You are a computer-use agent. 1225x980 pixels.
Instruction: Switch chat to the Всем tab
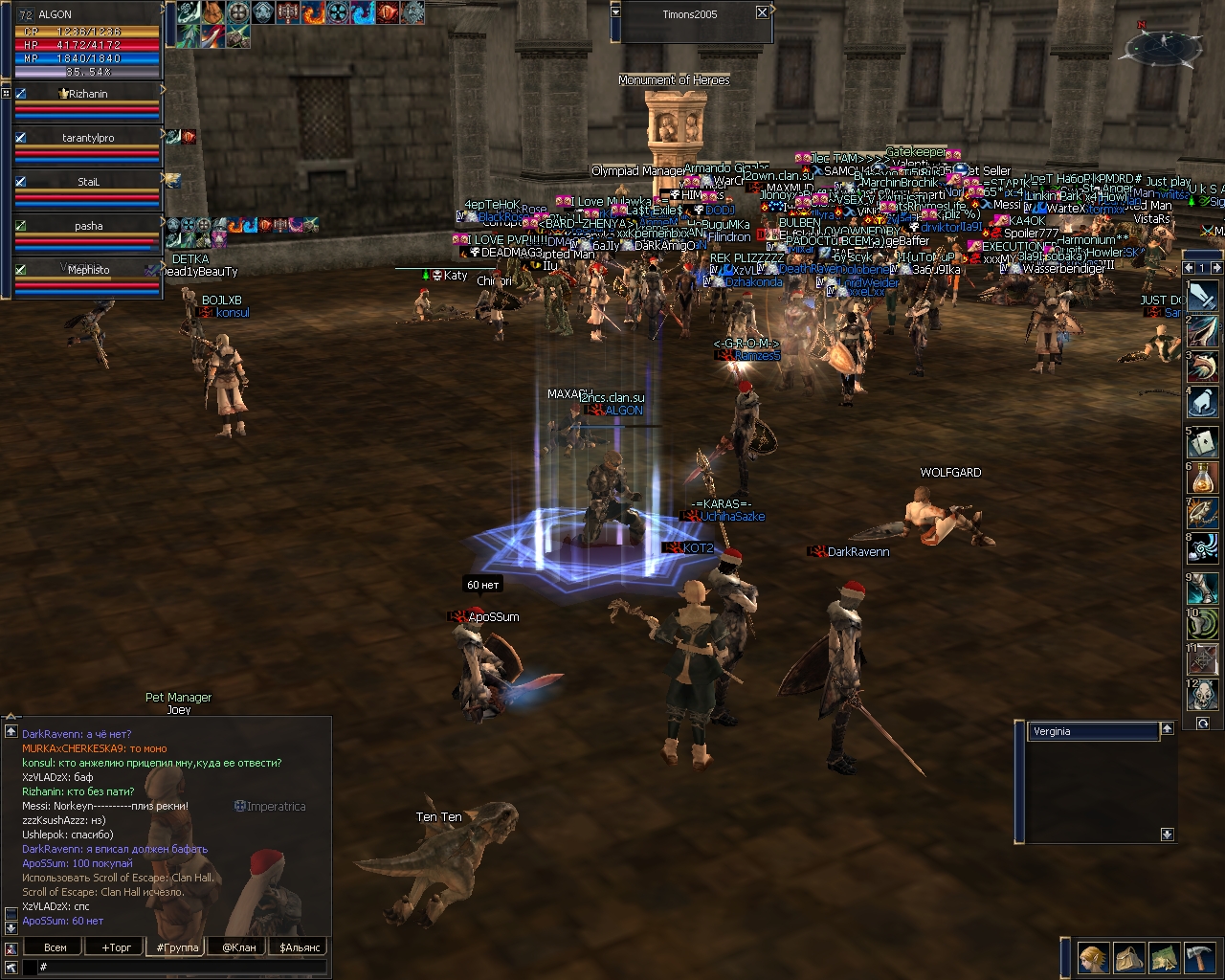pyautogui.click(x=56, y=947)
